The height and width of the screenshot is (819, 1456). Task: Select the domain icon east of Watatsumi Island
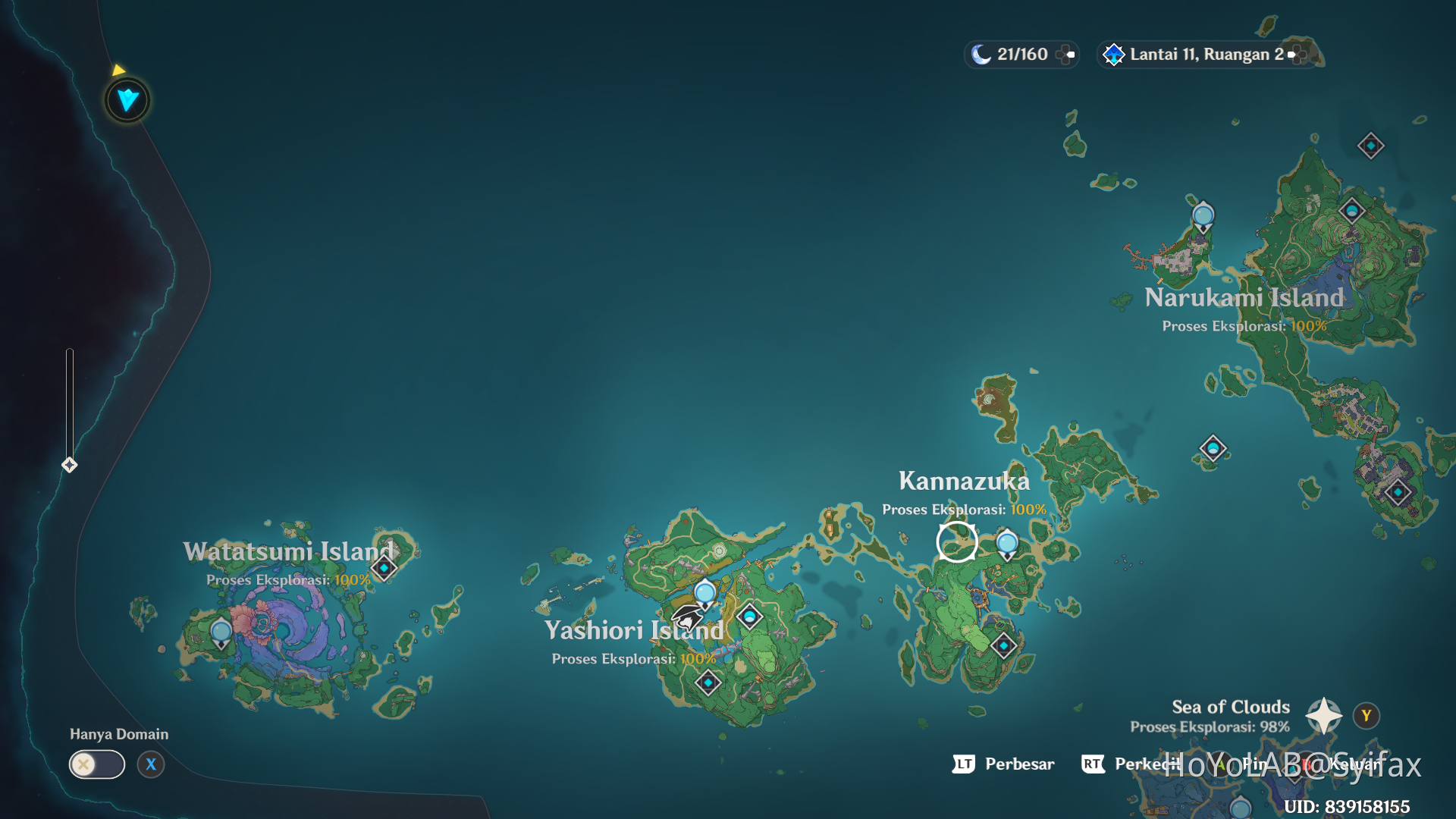click(x=383, y=567)
